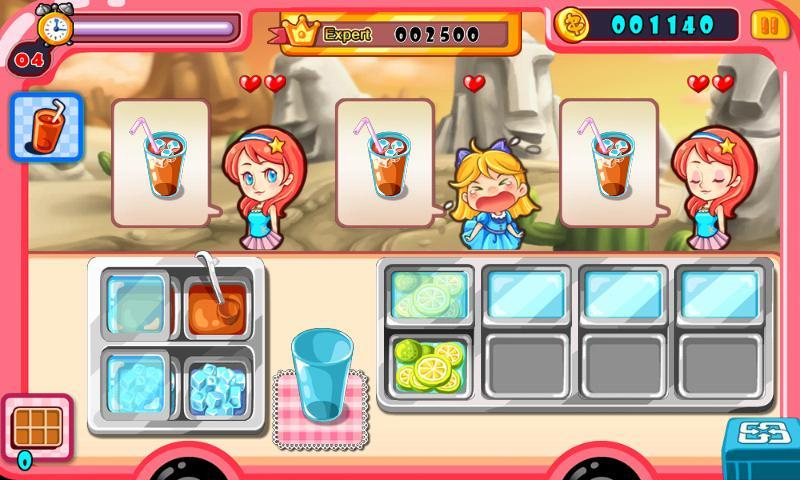The height and width of the screenshot is (480, 800).
Task: Select the empty blue glass on the napkin
Action: (x=321, y=375)
